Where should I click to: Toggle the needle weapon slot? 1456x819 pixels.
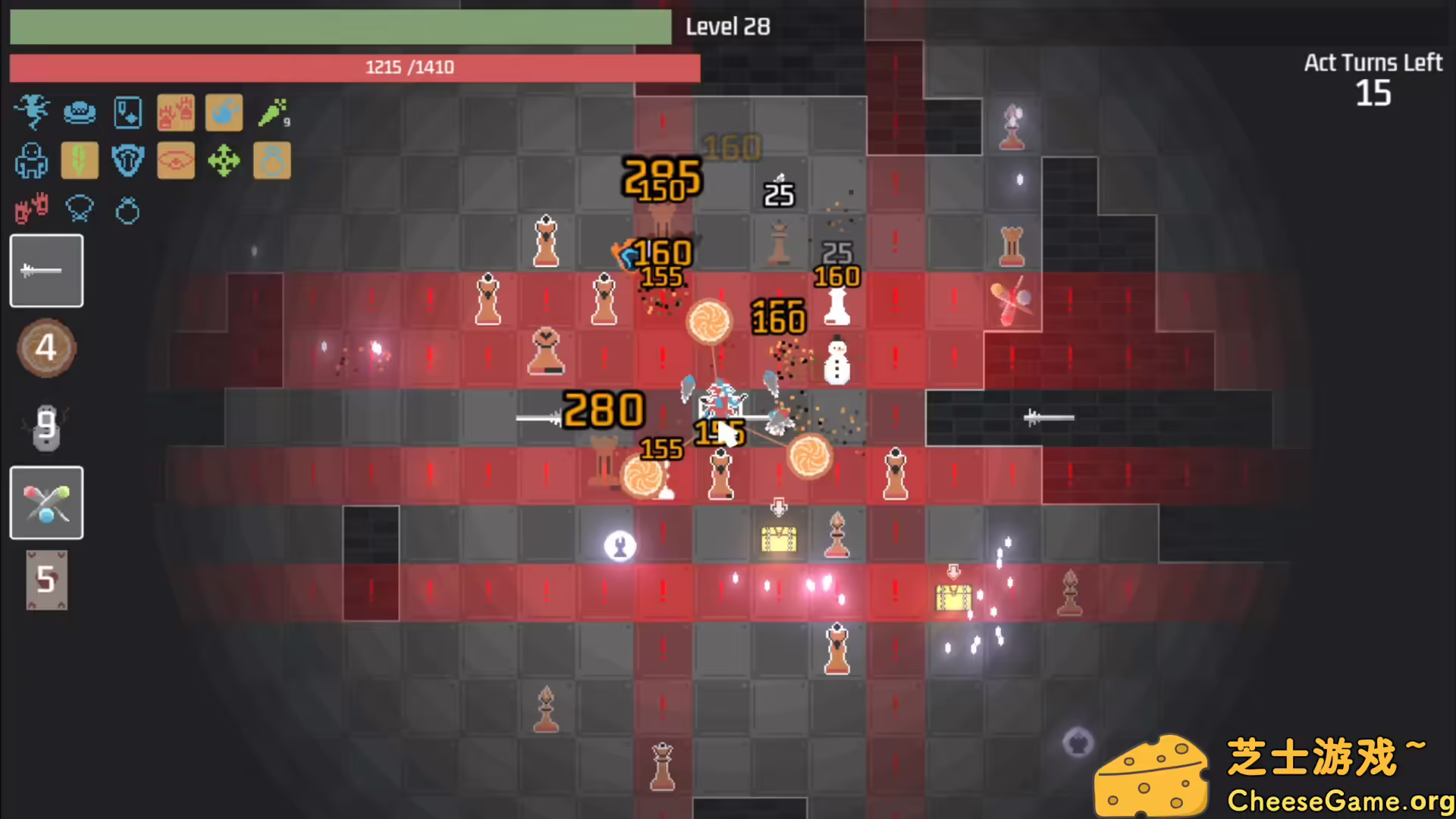click(46, 271)
